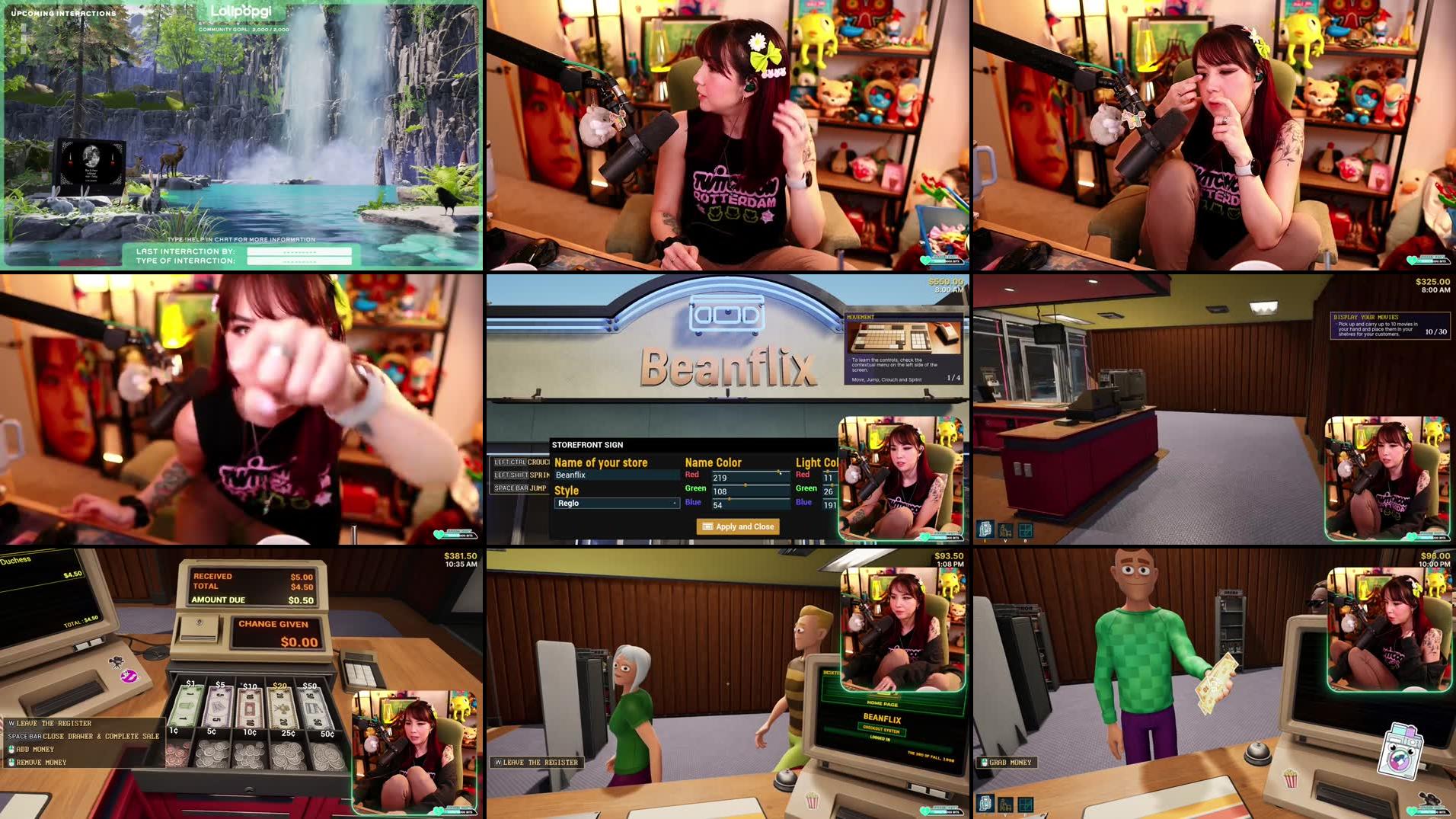Screen dimensions: 1456x819
Task: Select the store name field containing Beanflix
Action: (x=616, y=475)
